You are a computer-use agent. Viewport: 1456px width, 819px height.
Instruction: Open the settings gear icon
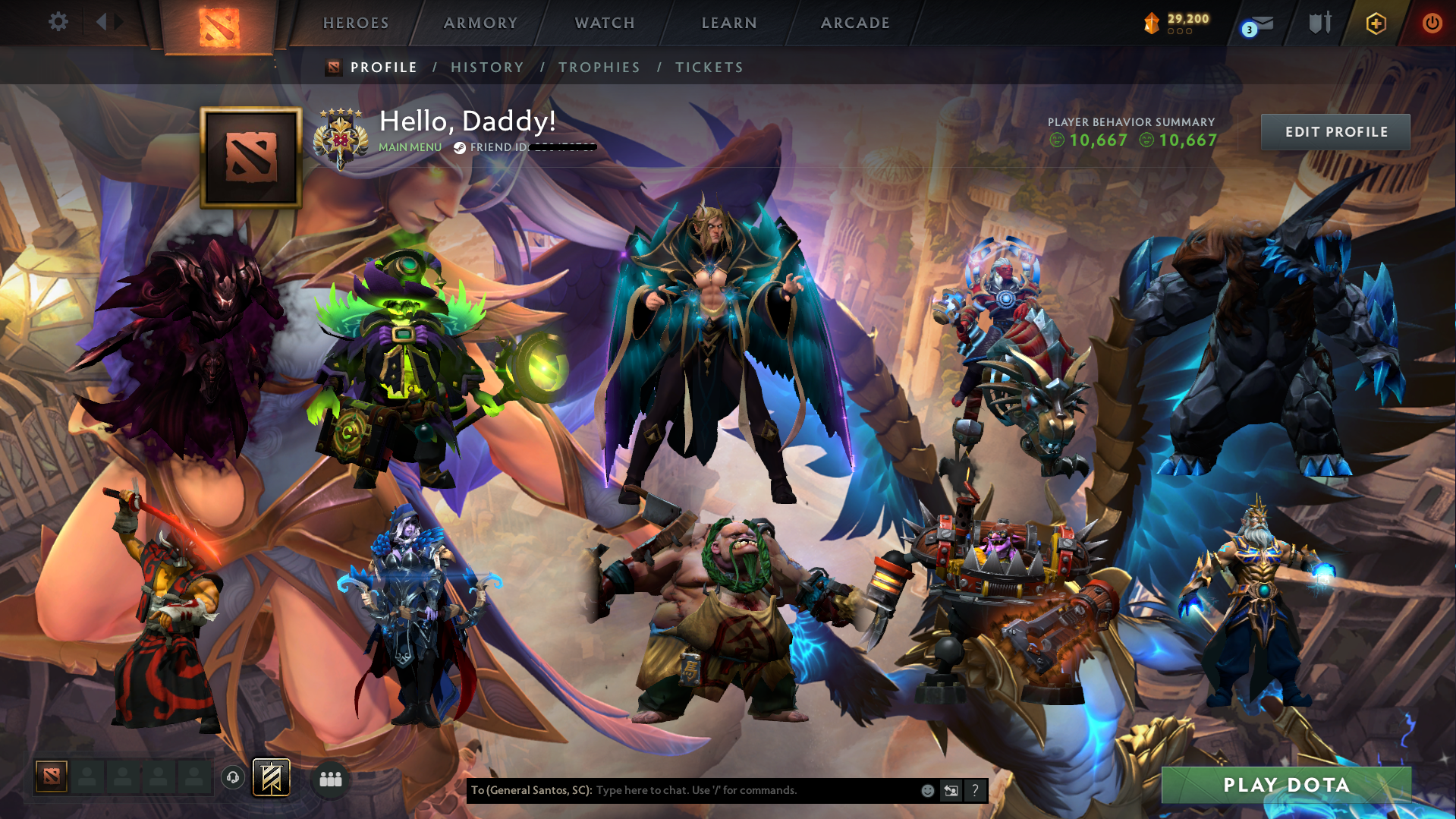[x=58, y=22]
